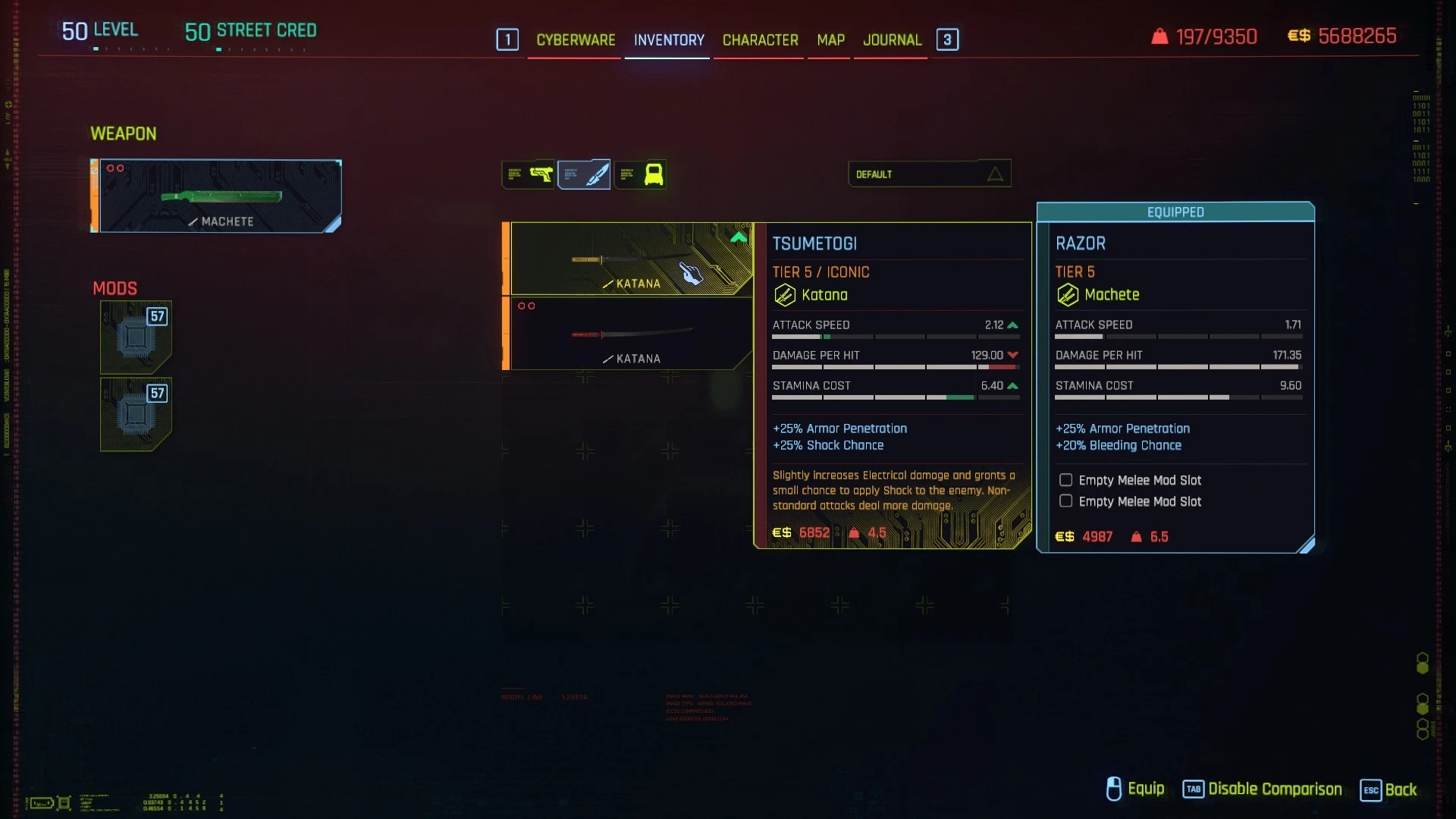1456x819 pixels.
Task: Select the Tsumetogi katana in the list
Action: click(x=631, y=259)
